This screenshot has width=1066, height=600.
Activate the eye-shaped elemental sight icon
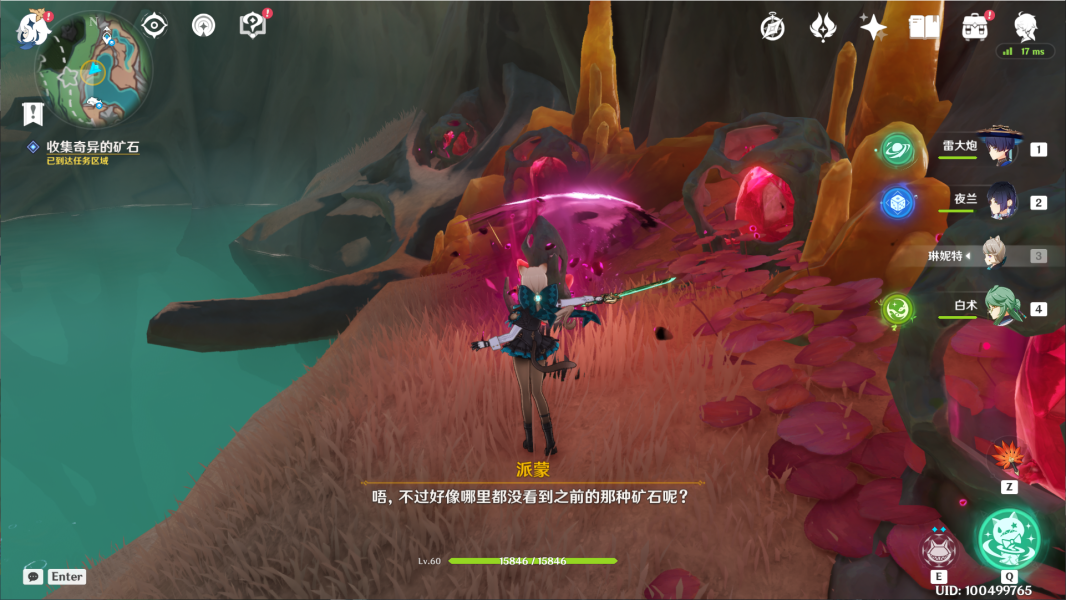[x=154, y=25]
